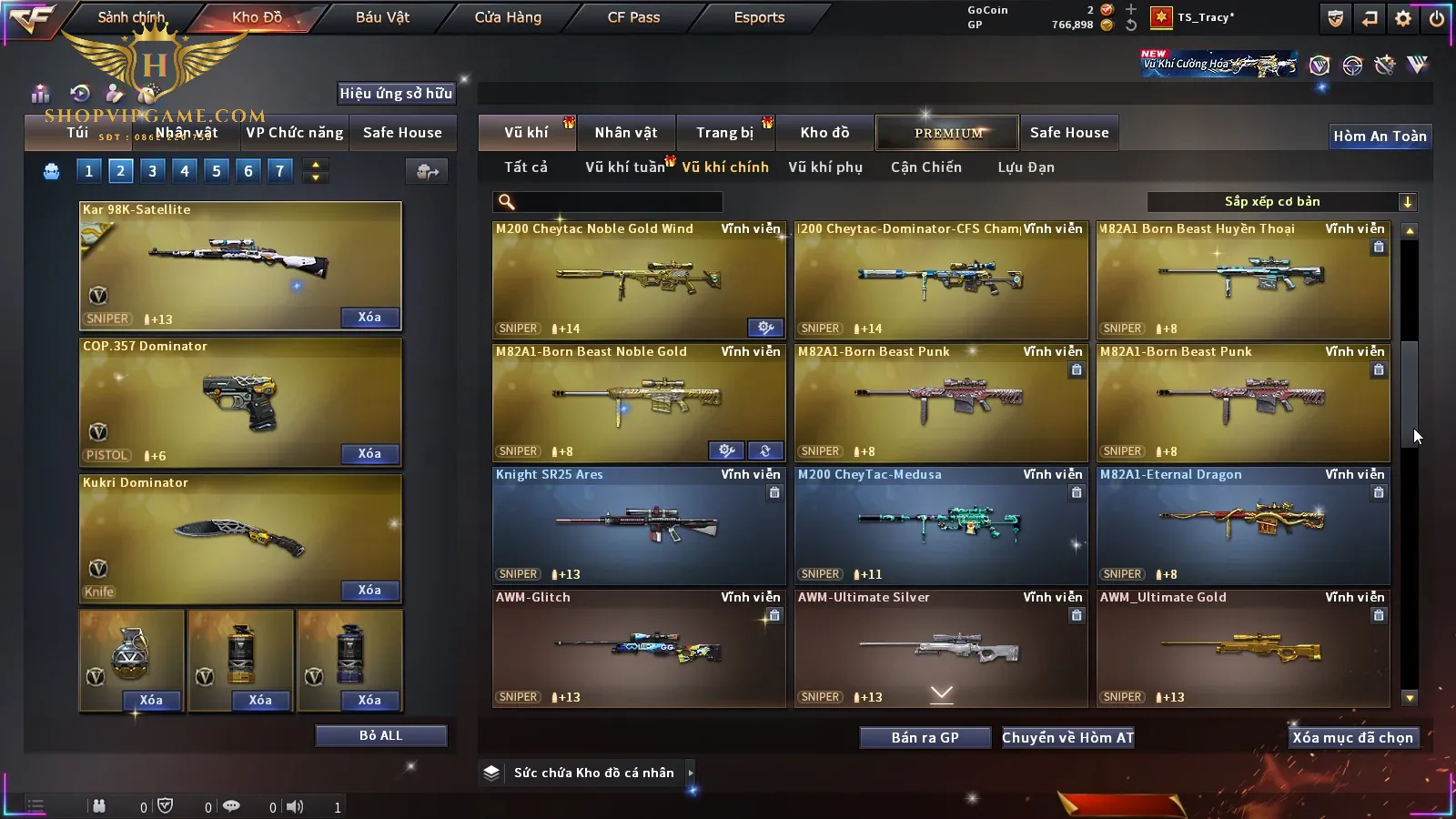This screenshot has height=819, width=1456.
Task: Click Chuyển về Hòm AT button
Action: [x=1067, y=738]
